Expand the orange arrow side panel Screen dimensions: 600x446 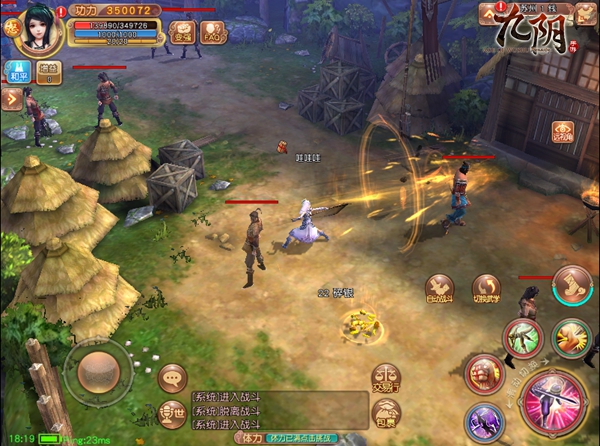12,98
